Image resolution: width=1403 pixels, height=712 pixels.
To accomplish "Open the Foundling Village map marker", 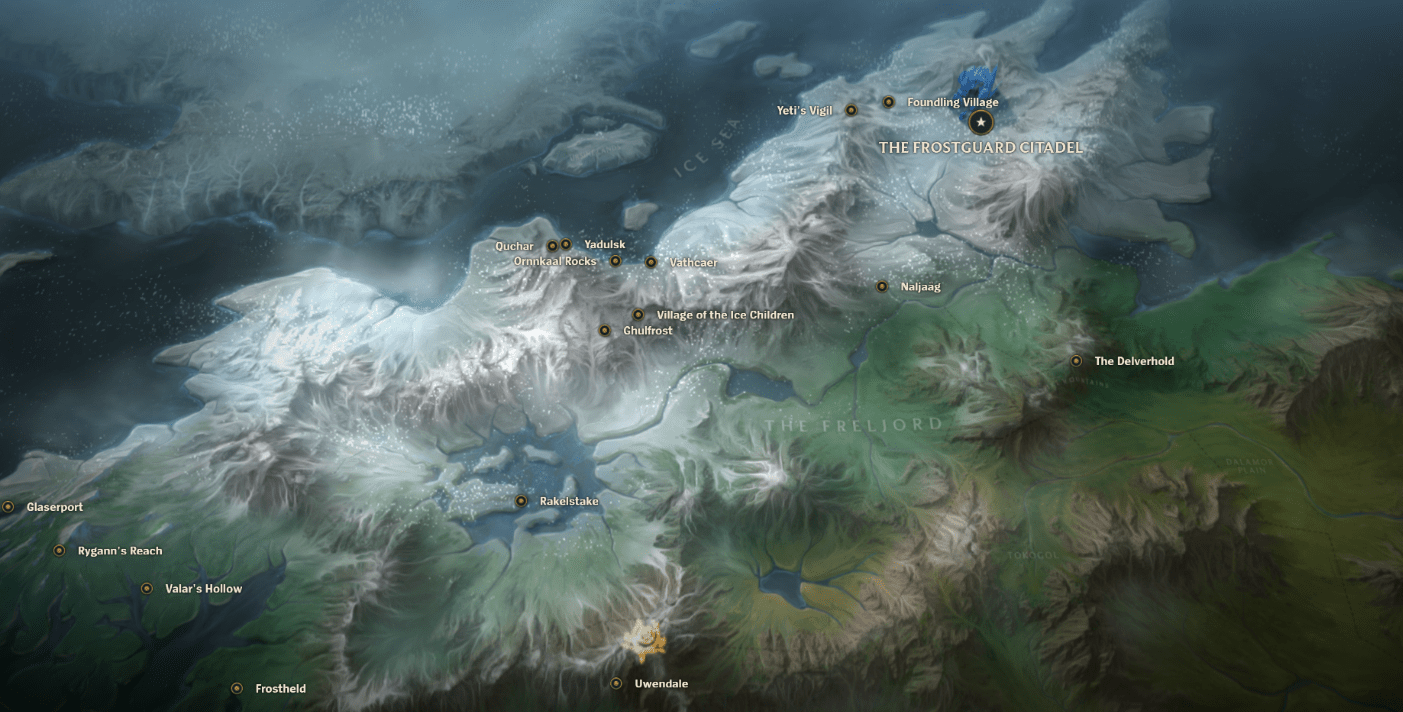I will [x=889, y=102].
